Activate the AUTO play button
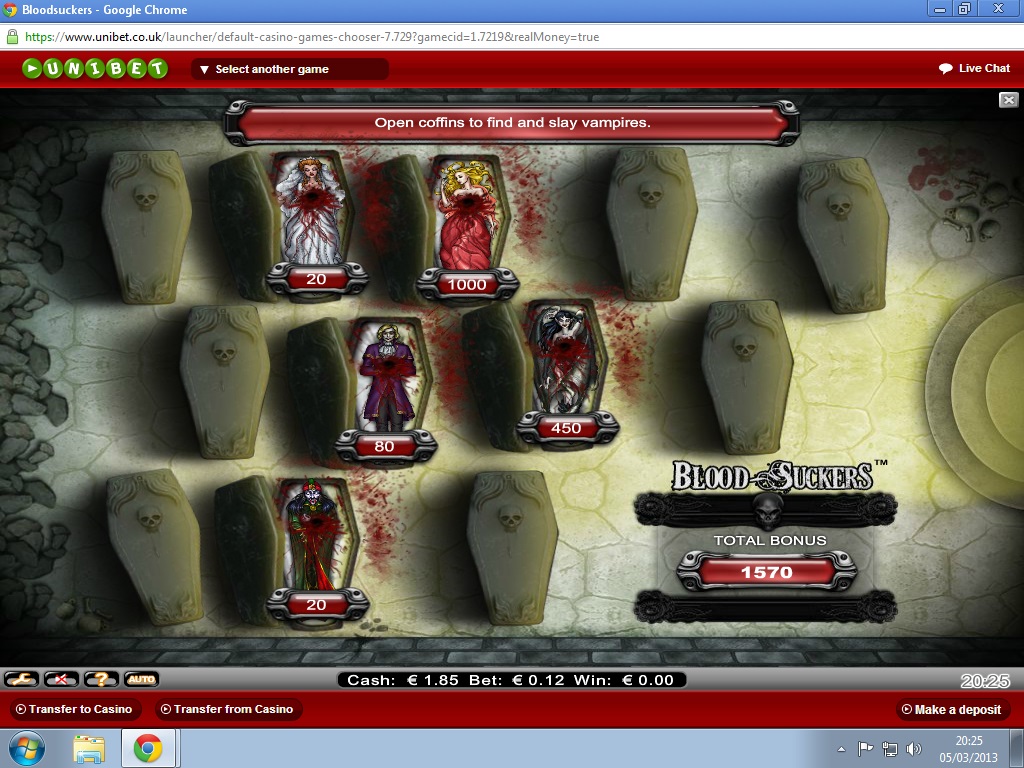The width and height of the screenshot is (1024, 768). (141, 679)
